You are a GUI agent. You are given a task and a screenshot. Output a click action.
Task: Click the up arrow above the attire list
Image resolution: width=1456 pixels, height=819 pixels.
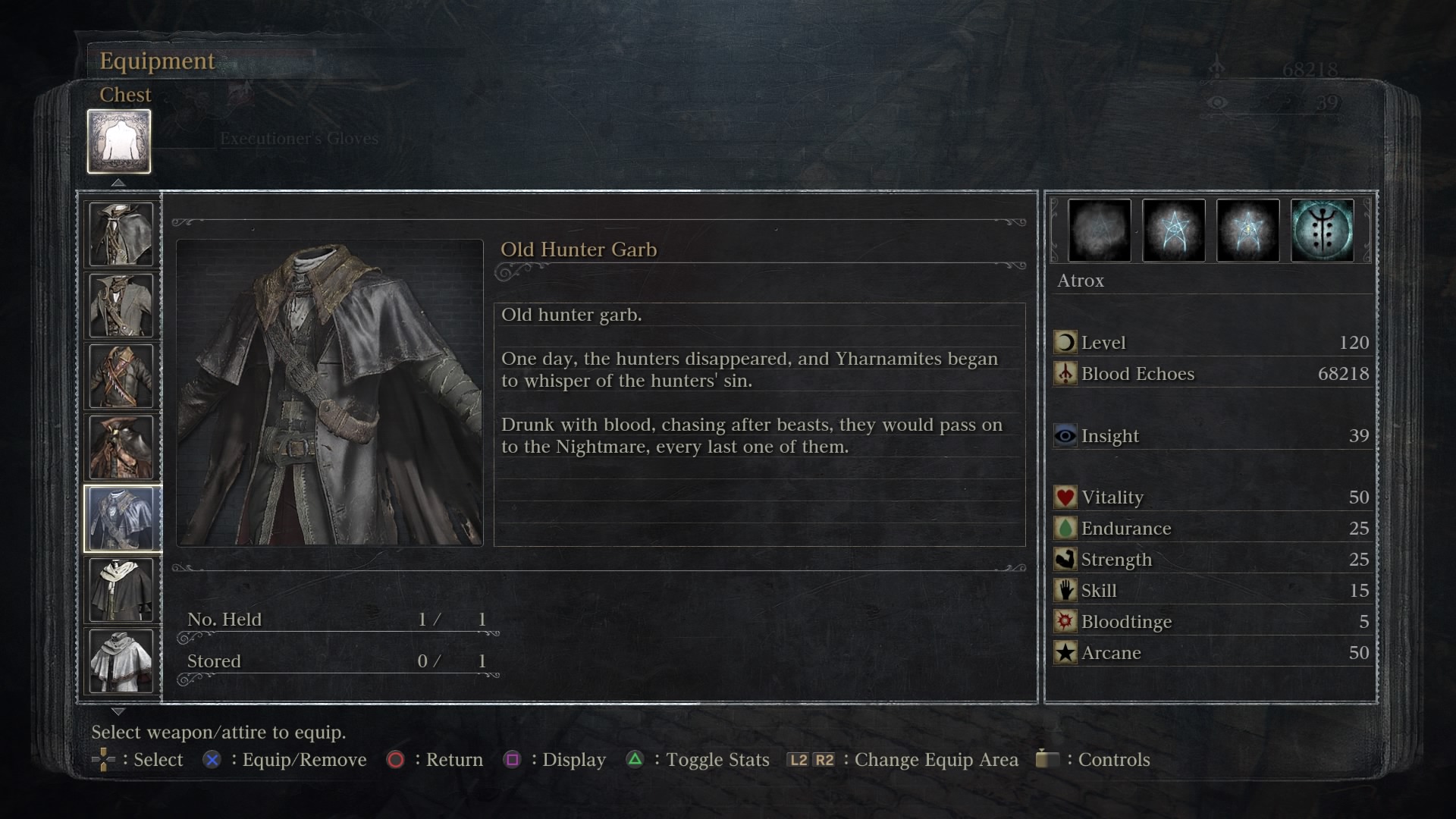pos(118,183)
